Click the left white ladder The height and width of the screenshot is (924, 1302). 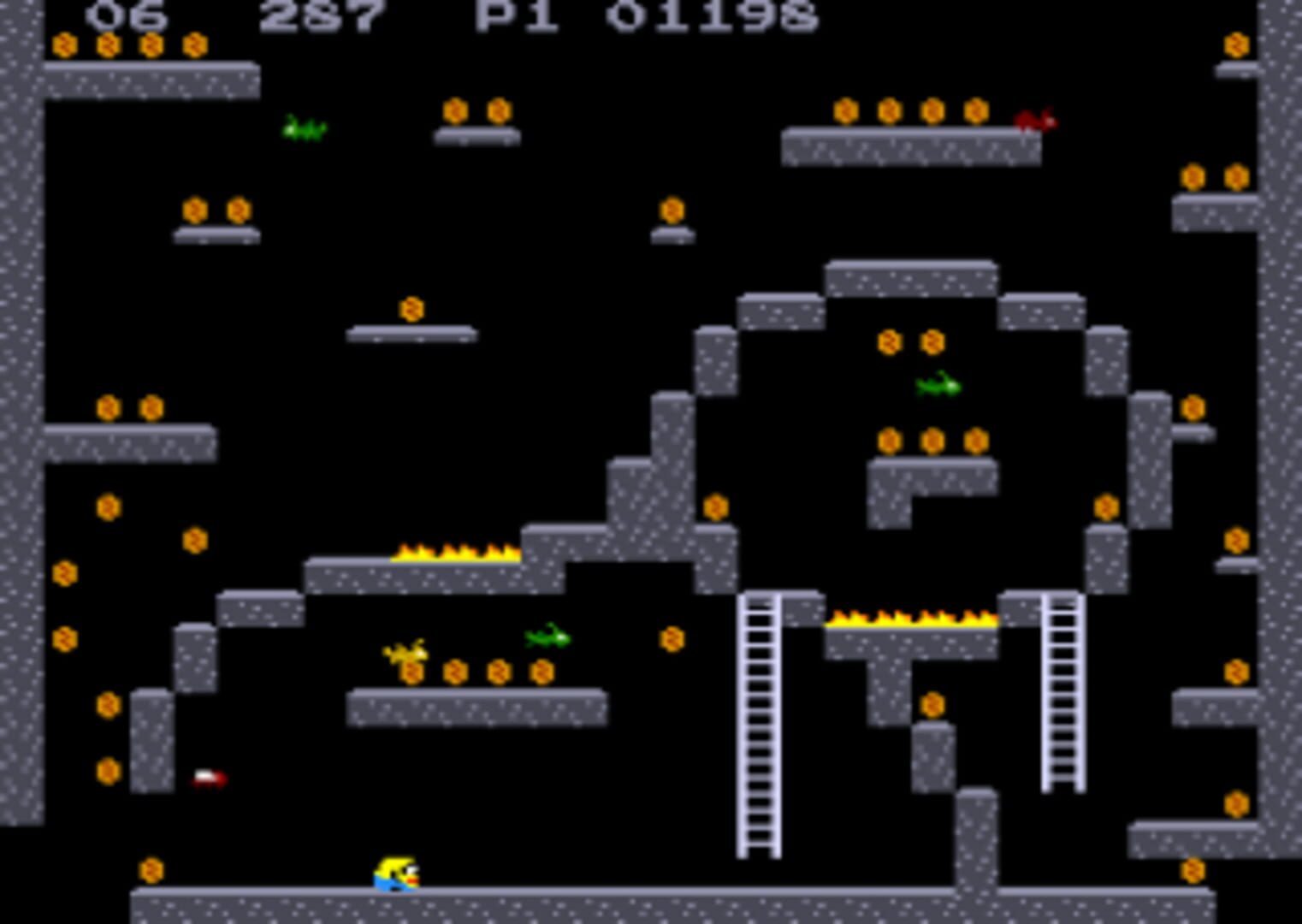point(760,727)
